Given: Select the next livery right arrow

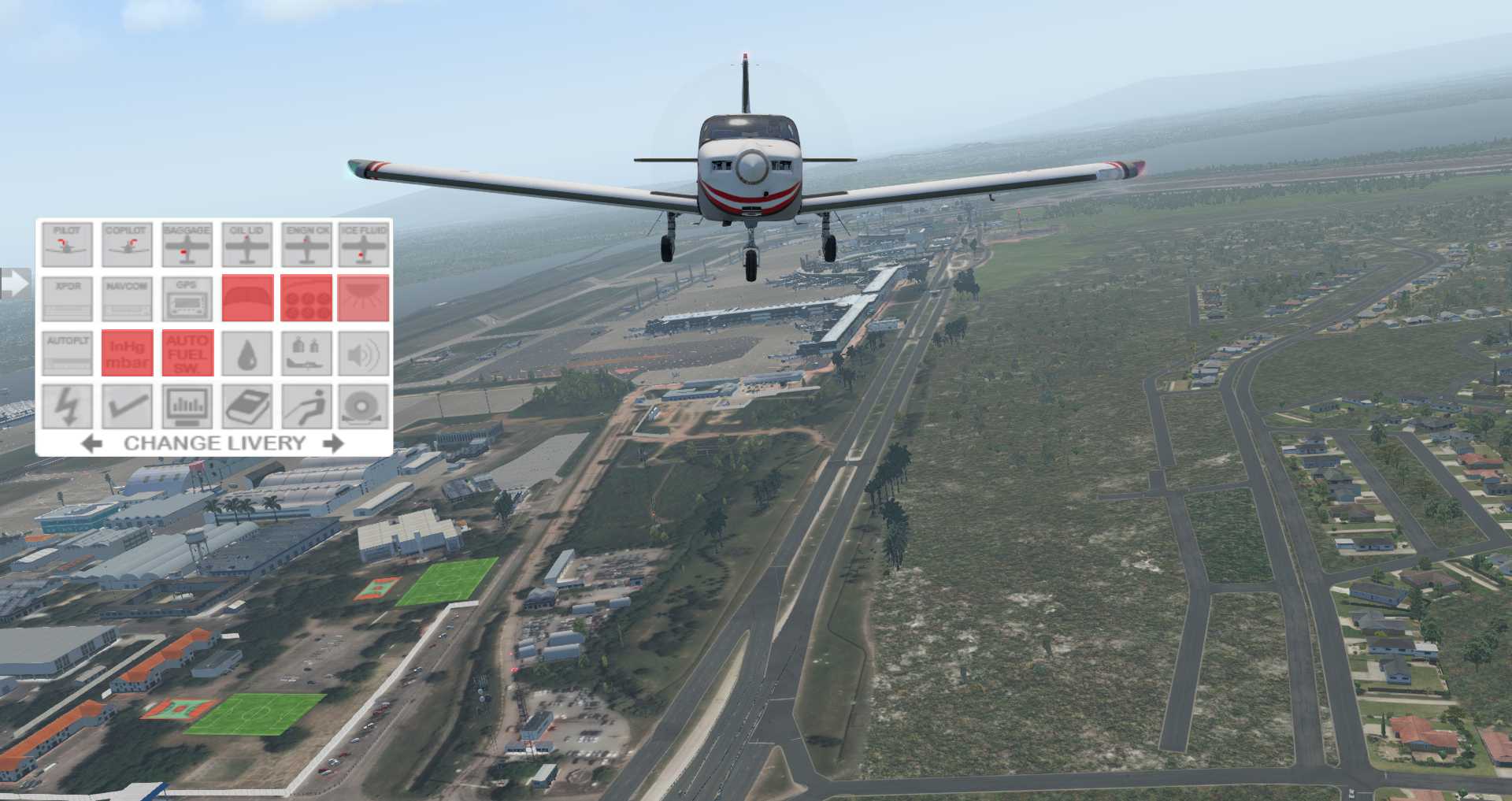Looking at the screenshot, I should click(334, 443).
